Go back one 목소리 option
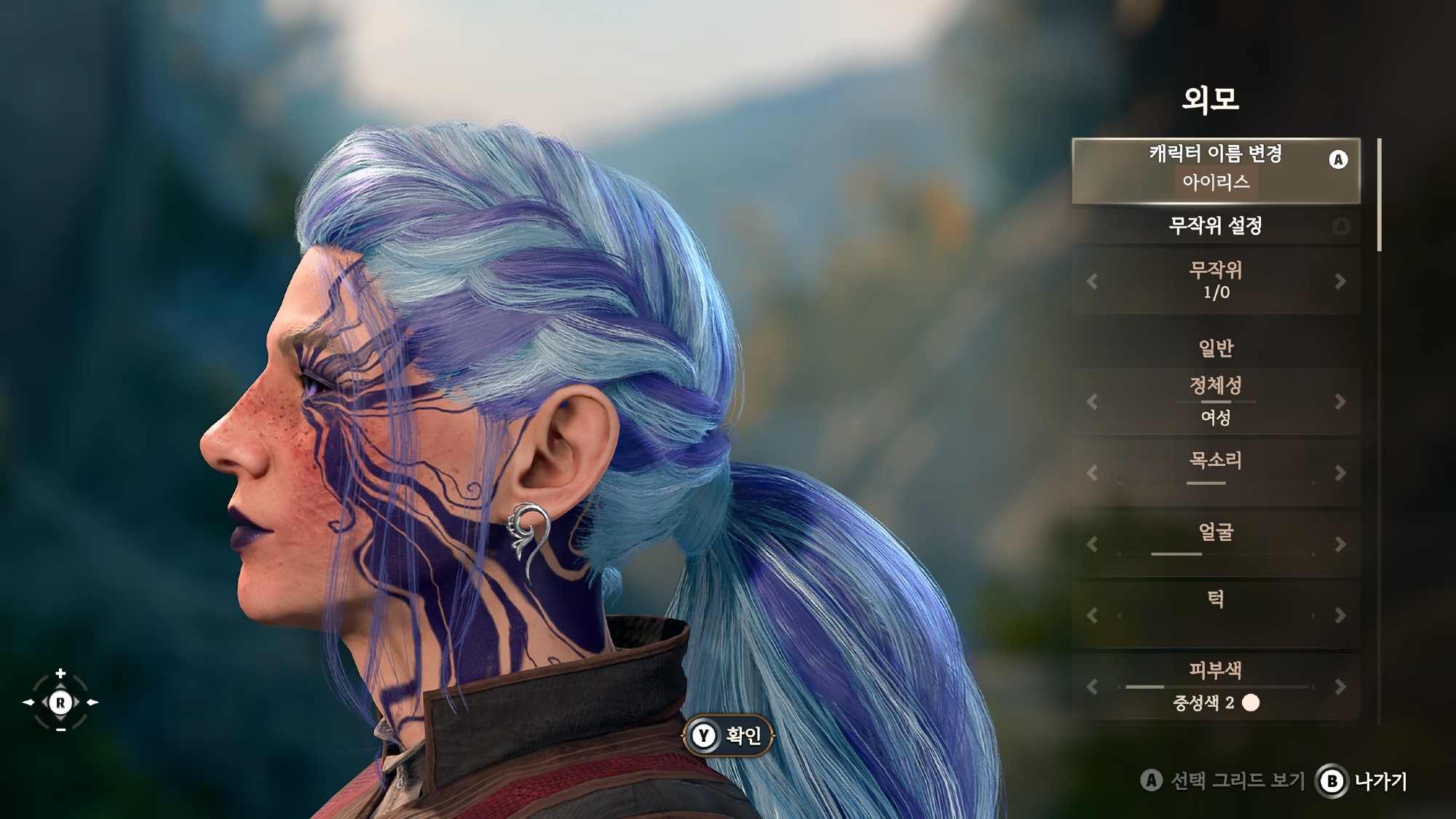This screenshot has height=819, width=1456. tap(1091, 473)
